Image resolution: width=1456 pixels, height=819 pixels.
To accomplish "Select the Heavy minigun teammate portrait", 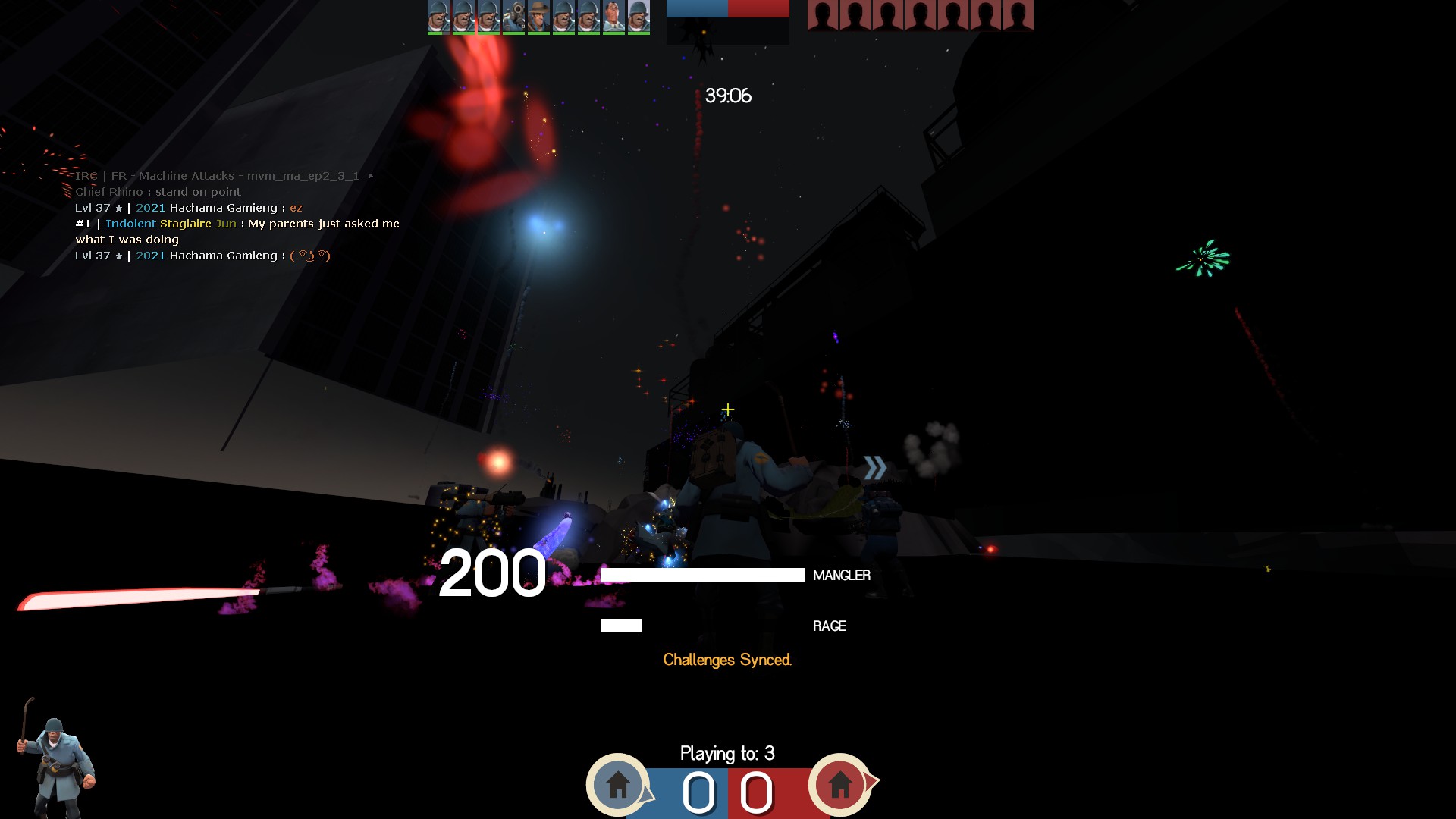I will click(513, 16).
